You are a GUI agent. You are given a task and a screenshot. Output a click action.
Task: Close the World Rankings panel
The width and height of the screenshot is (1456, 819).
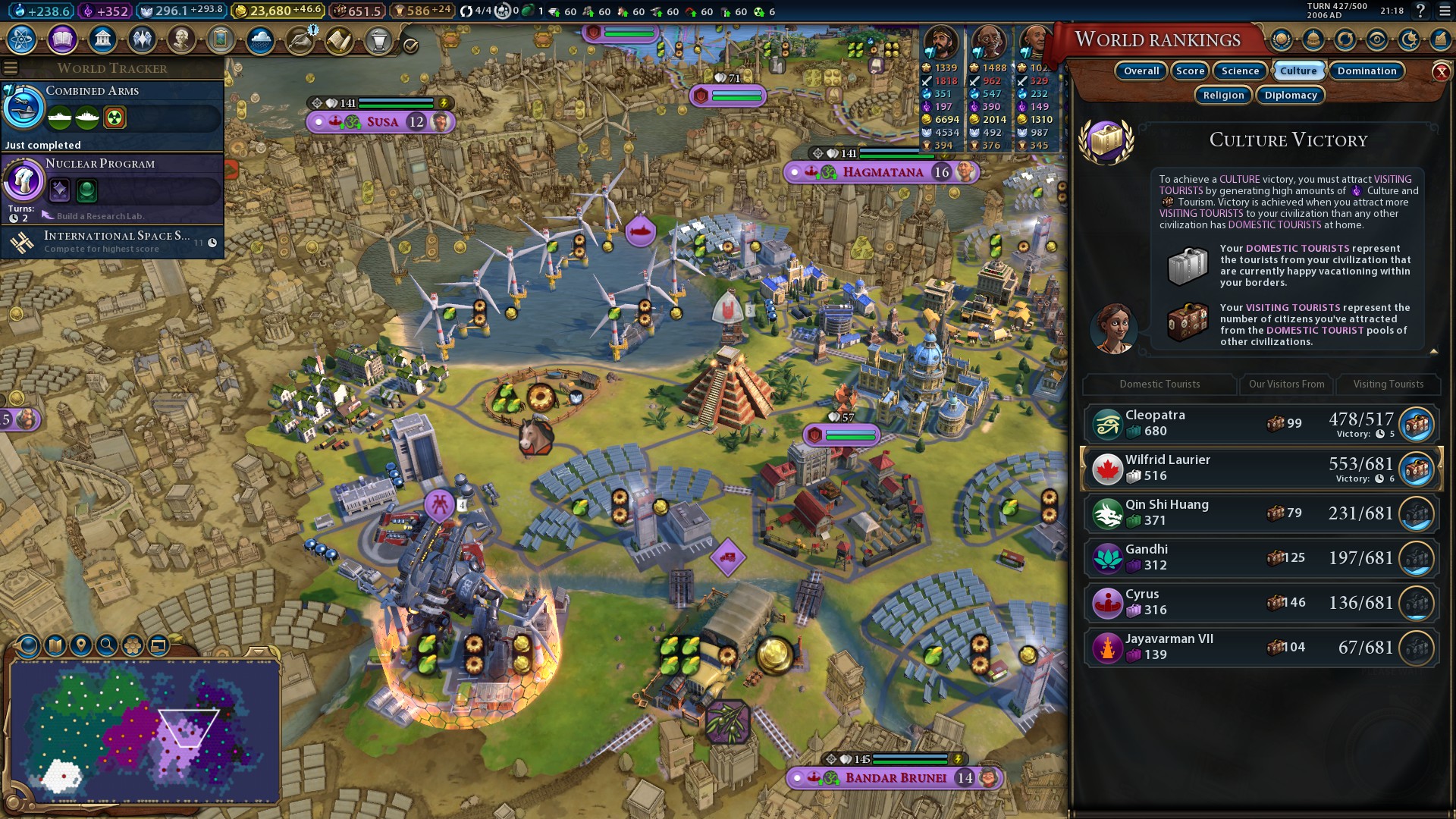point(1441,72)
